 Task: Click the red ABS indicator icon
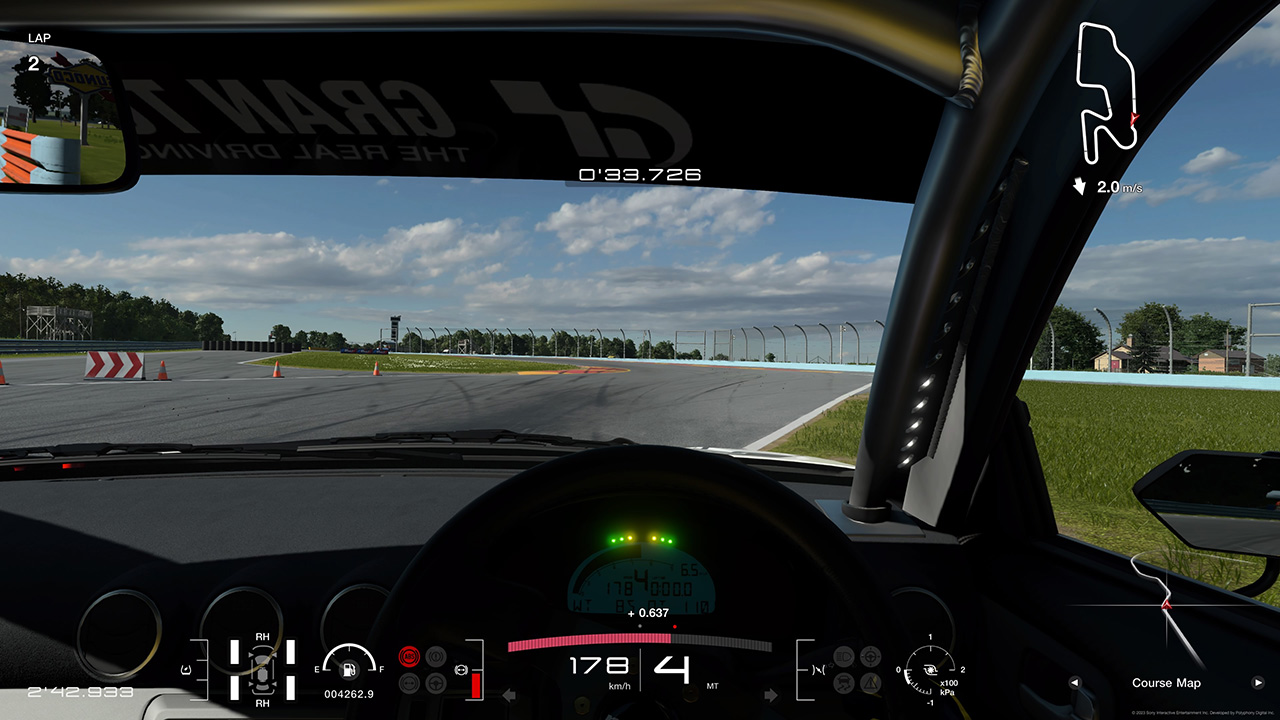409,656
